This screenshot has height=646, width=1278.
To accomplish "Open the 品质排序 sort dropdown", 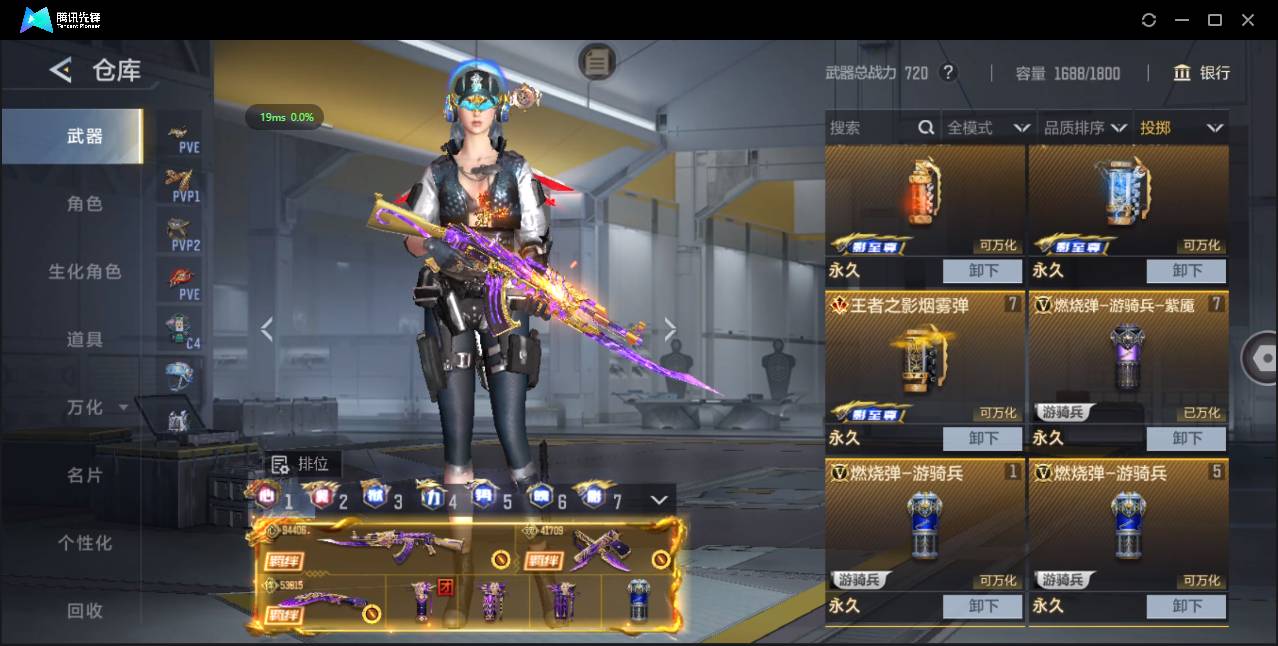I will click(1084, 128).
